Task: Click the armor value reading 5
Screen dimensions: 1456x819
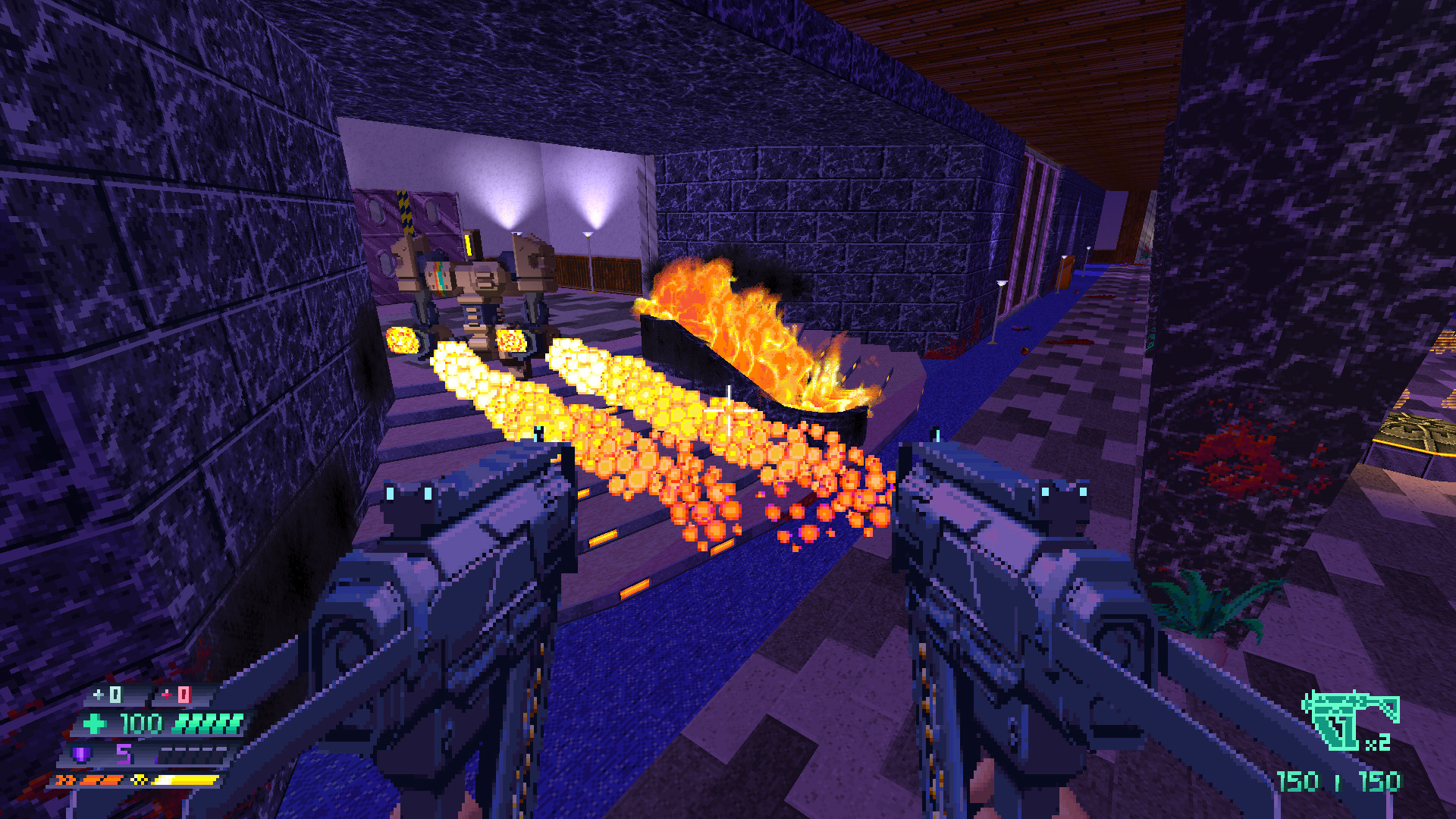Action: [x=123, y=754]
